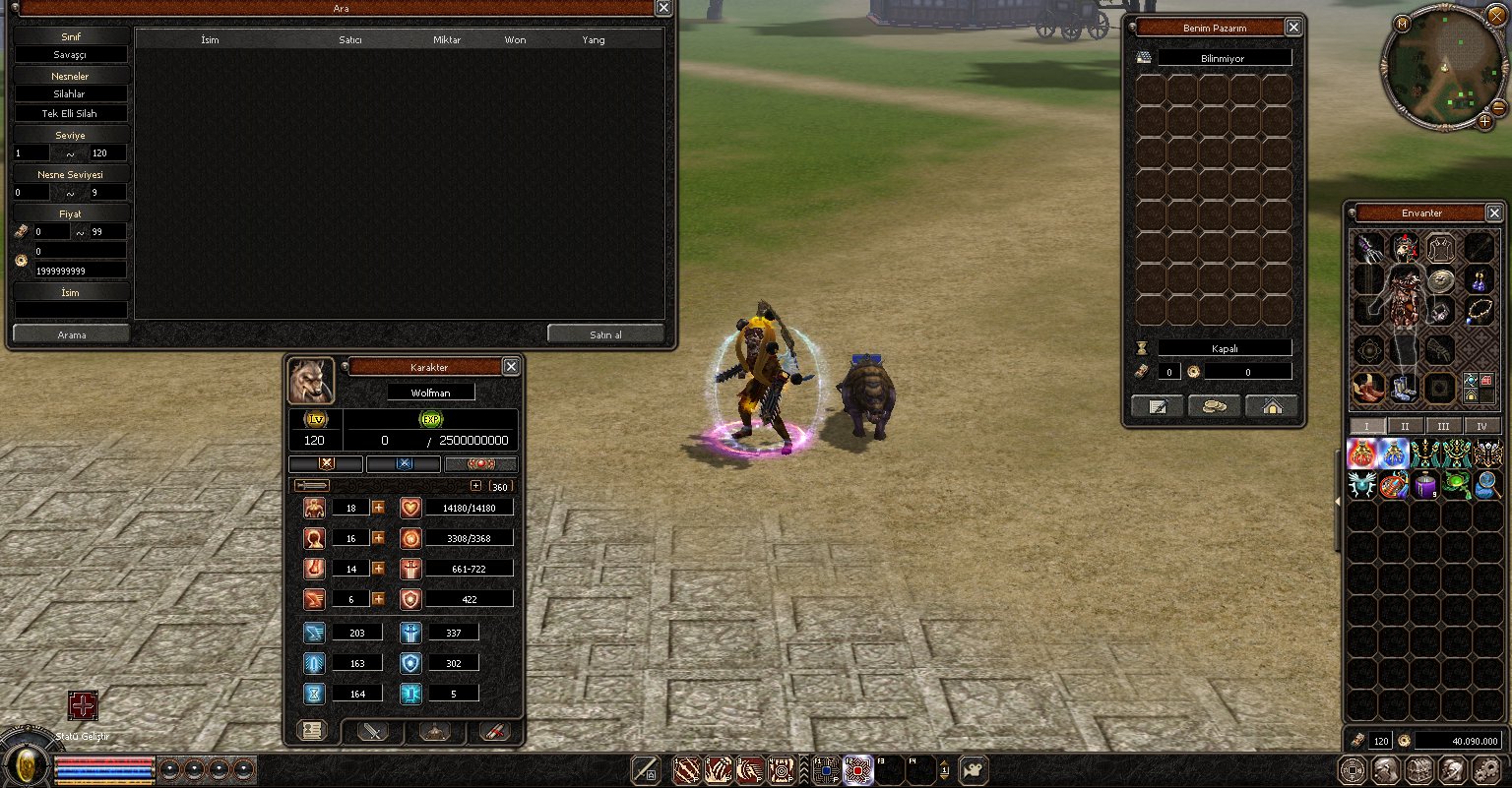Viewport: 1512px width, 788px height.
Task: Select the red potion inventory slot
Action: point(1362,454)
